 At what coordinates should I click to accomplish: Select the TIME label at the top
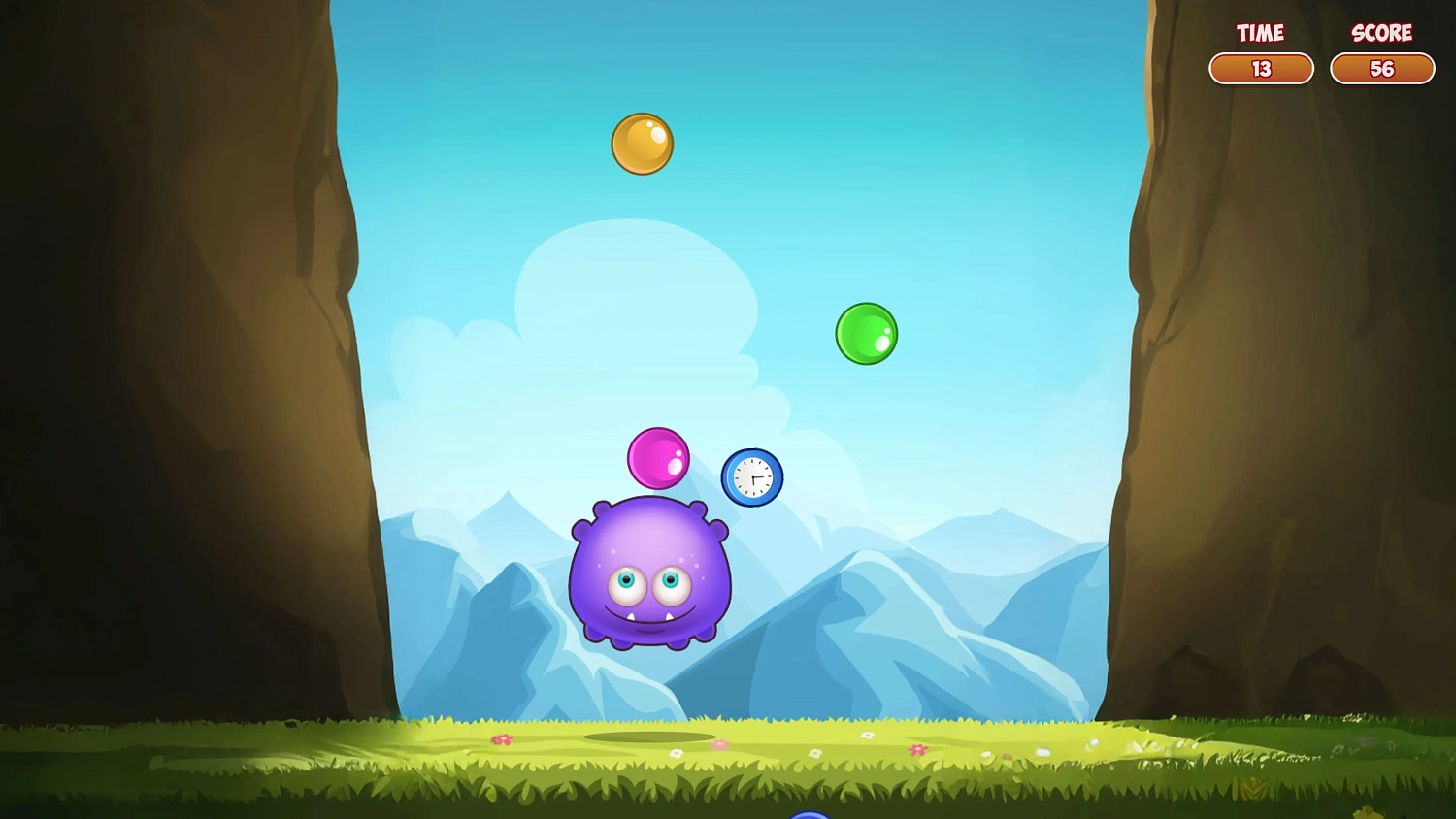(x=1260, y=32)
